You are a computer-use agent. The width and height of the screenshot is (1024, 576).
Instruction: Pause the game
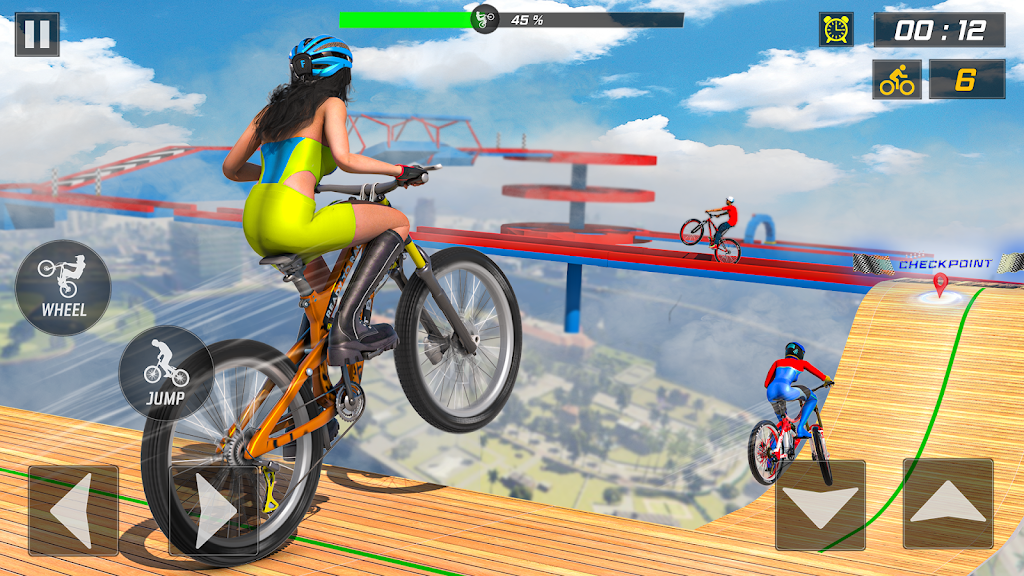coord(37,34)
